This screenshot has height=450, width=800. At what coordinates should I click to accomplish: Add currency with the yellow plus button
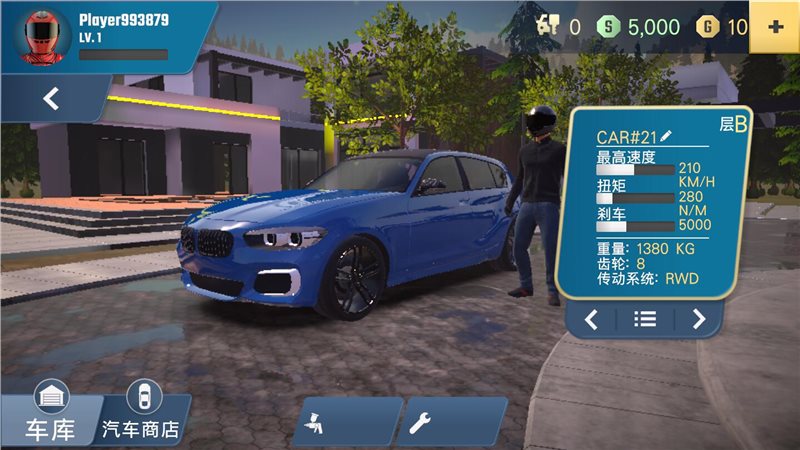(x=773, y=27)
